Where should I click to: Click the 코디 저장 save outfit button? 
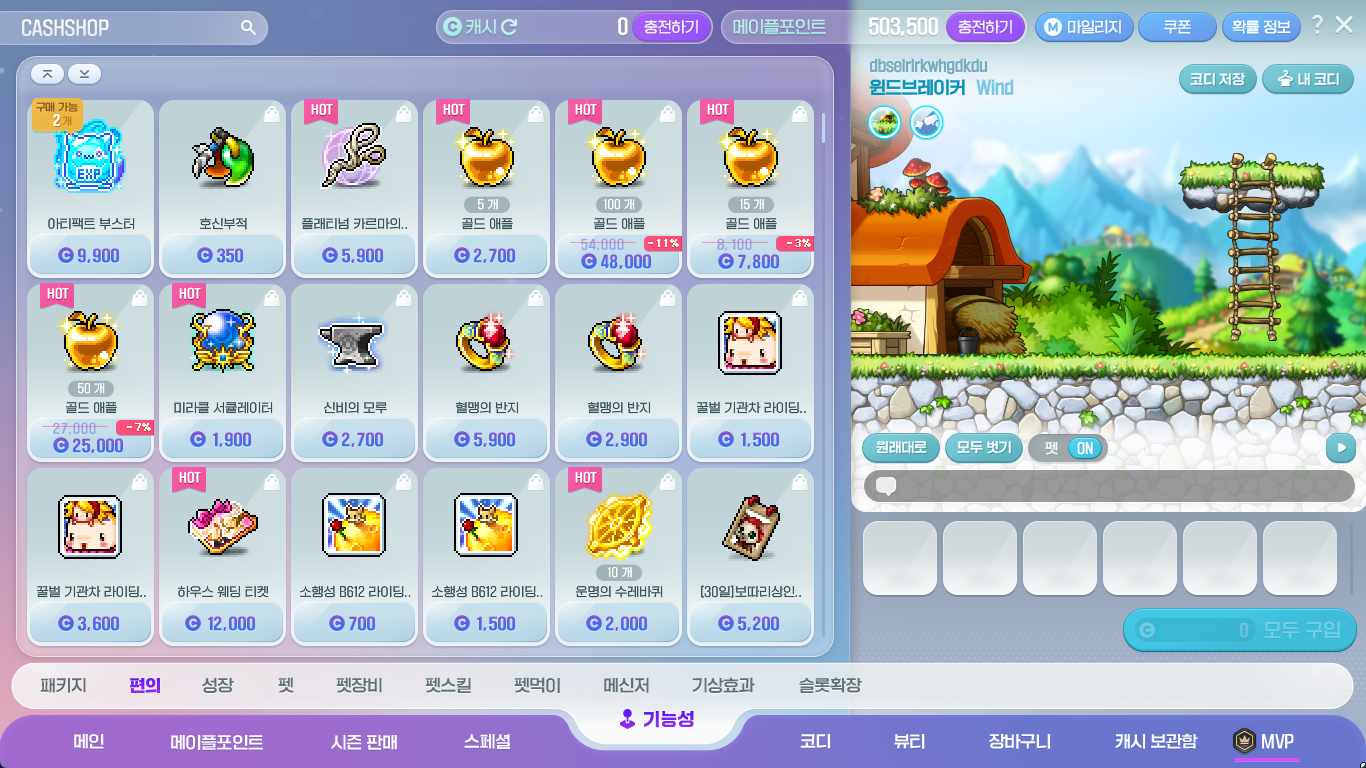pyautogui.click(x=1216, y=79)
